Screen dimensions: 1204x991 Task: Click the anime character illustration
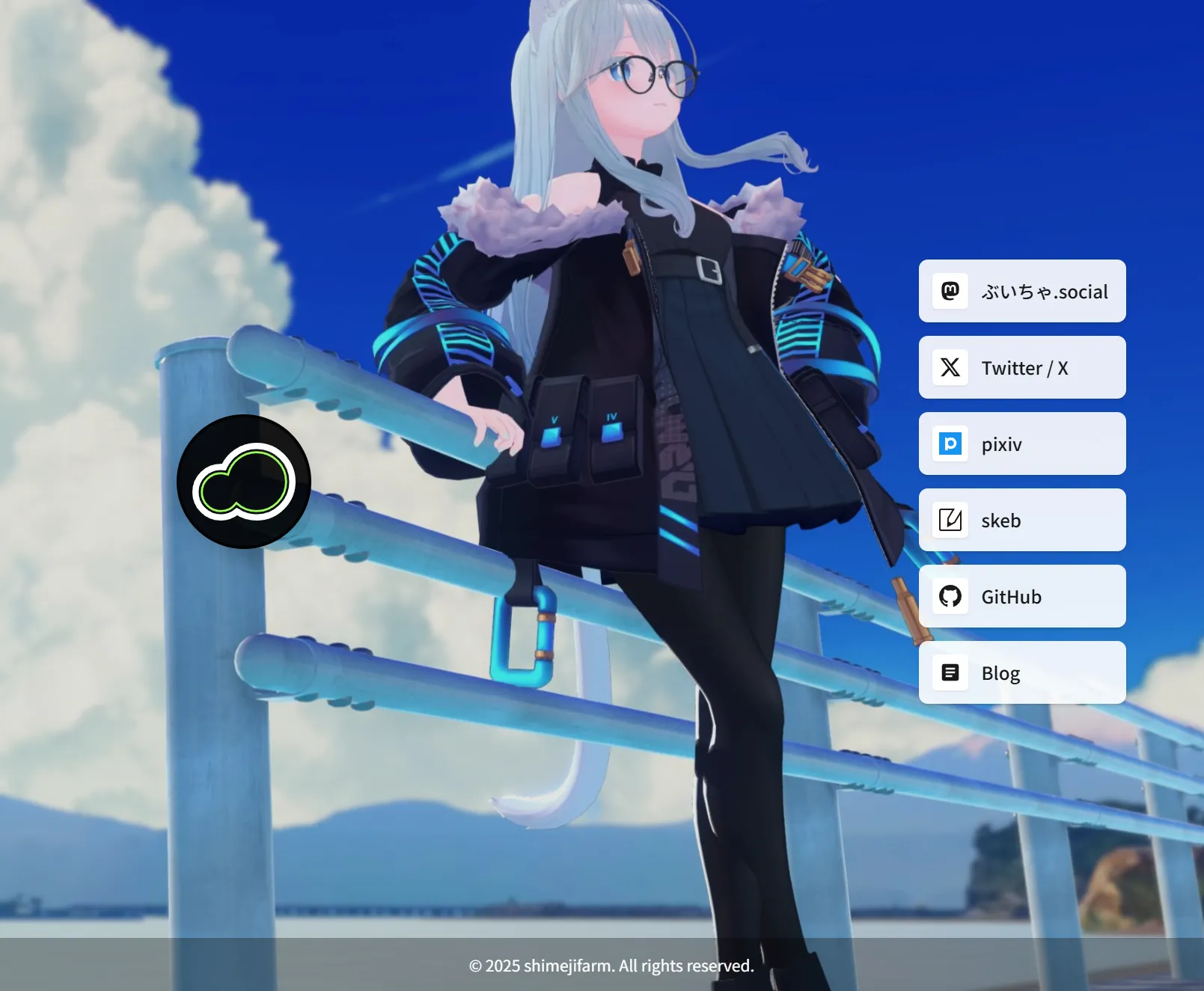[x=651, y=449]
